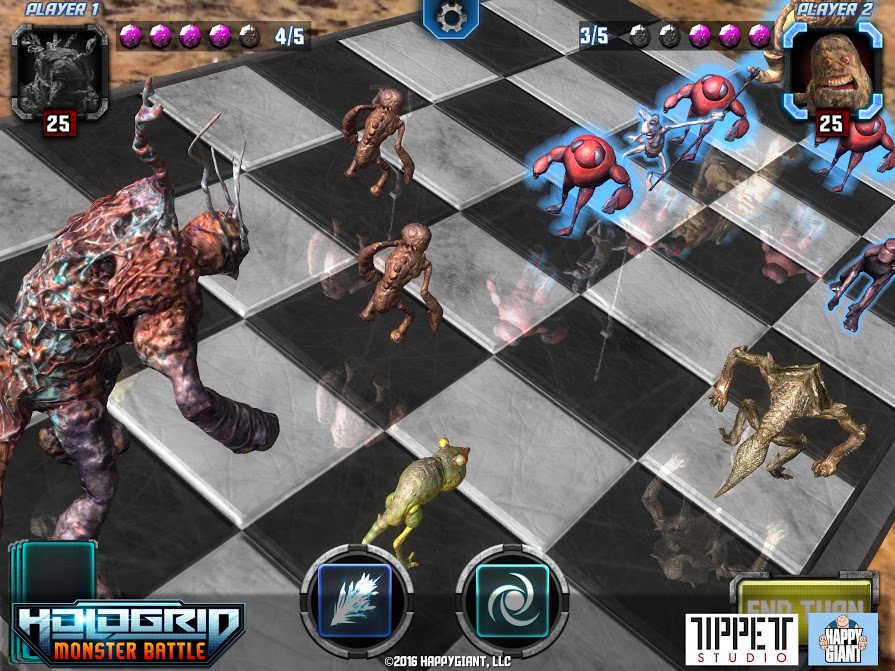Open settings with the gear icon

(x=451, y=19)
